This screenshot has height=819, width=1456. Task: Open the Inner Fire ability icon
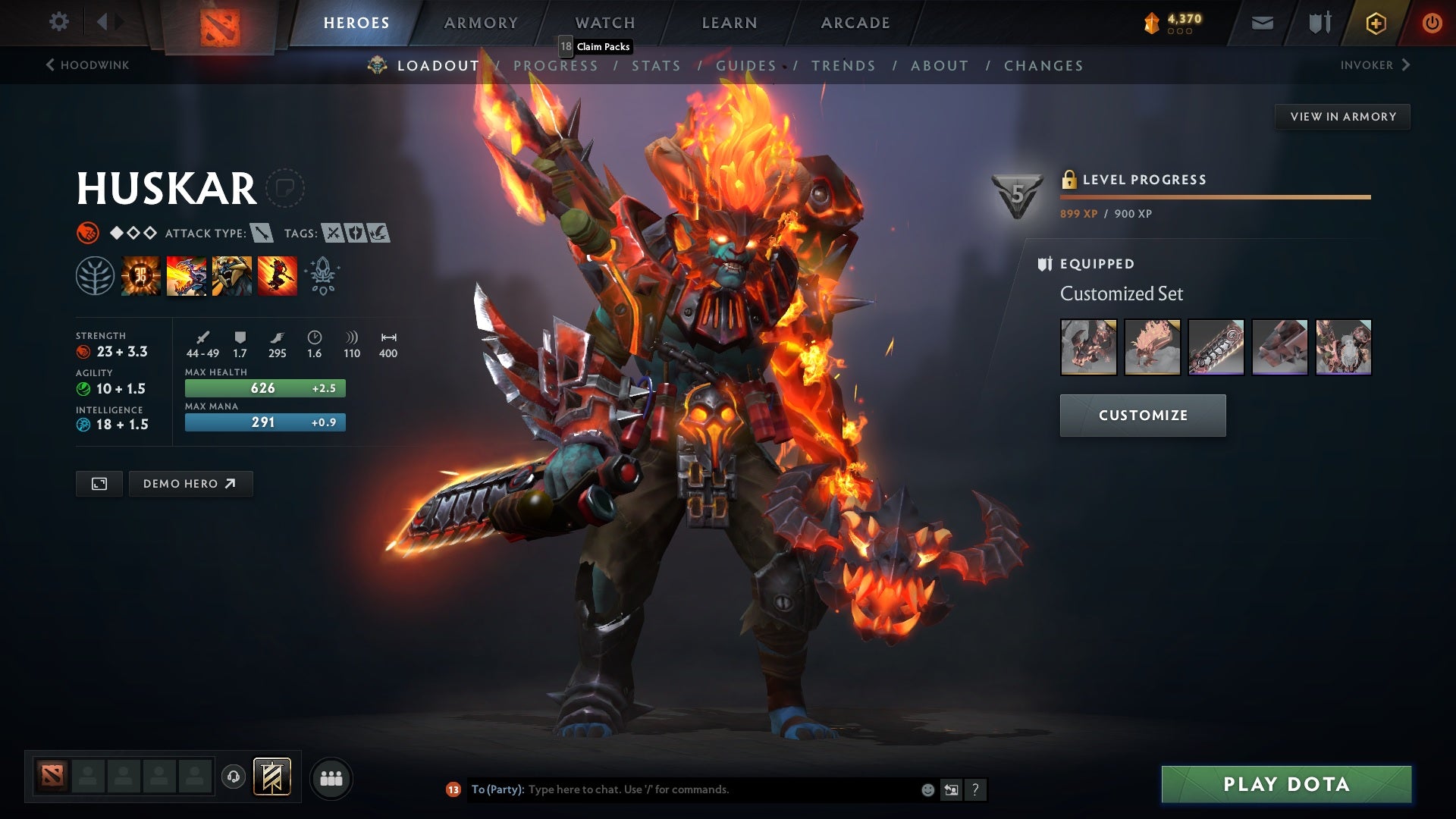pyautogui.click(x=141, y=275)
